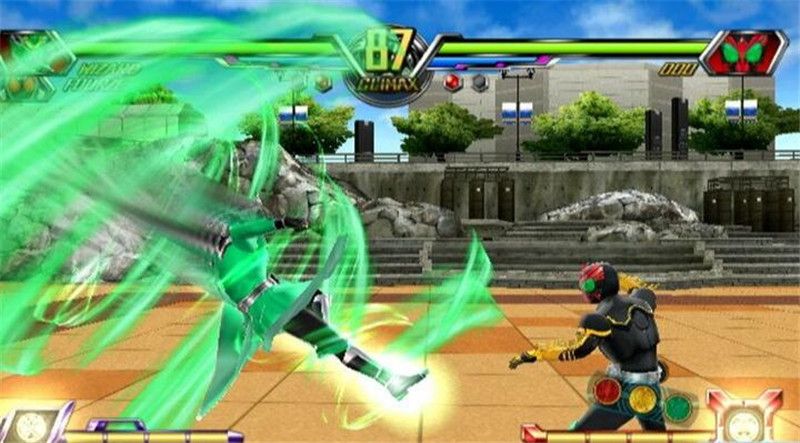Click the red round-win gem indicator
The width and height of the screenshot is (800, 443).
tap(452, 81)
